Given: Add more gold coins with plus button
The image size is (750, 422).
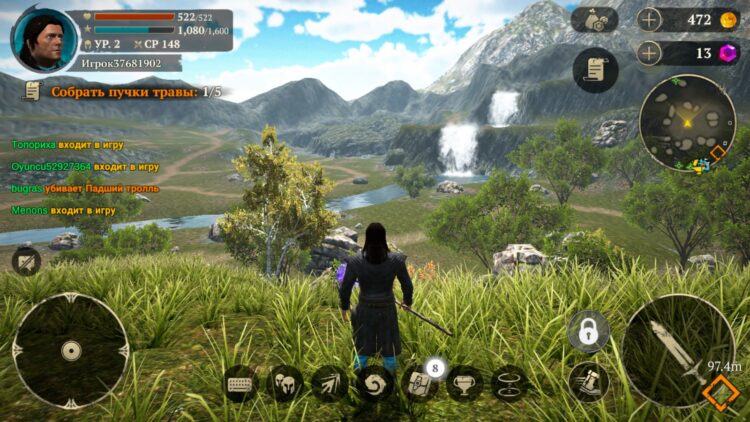Looking at the screenshot, I should point(649,19).
